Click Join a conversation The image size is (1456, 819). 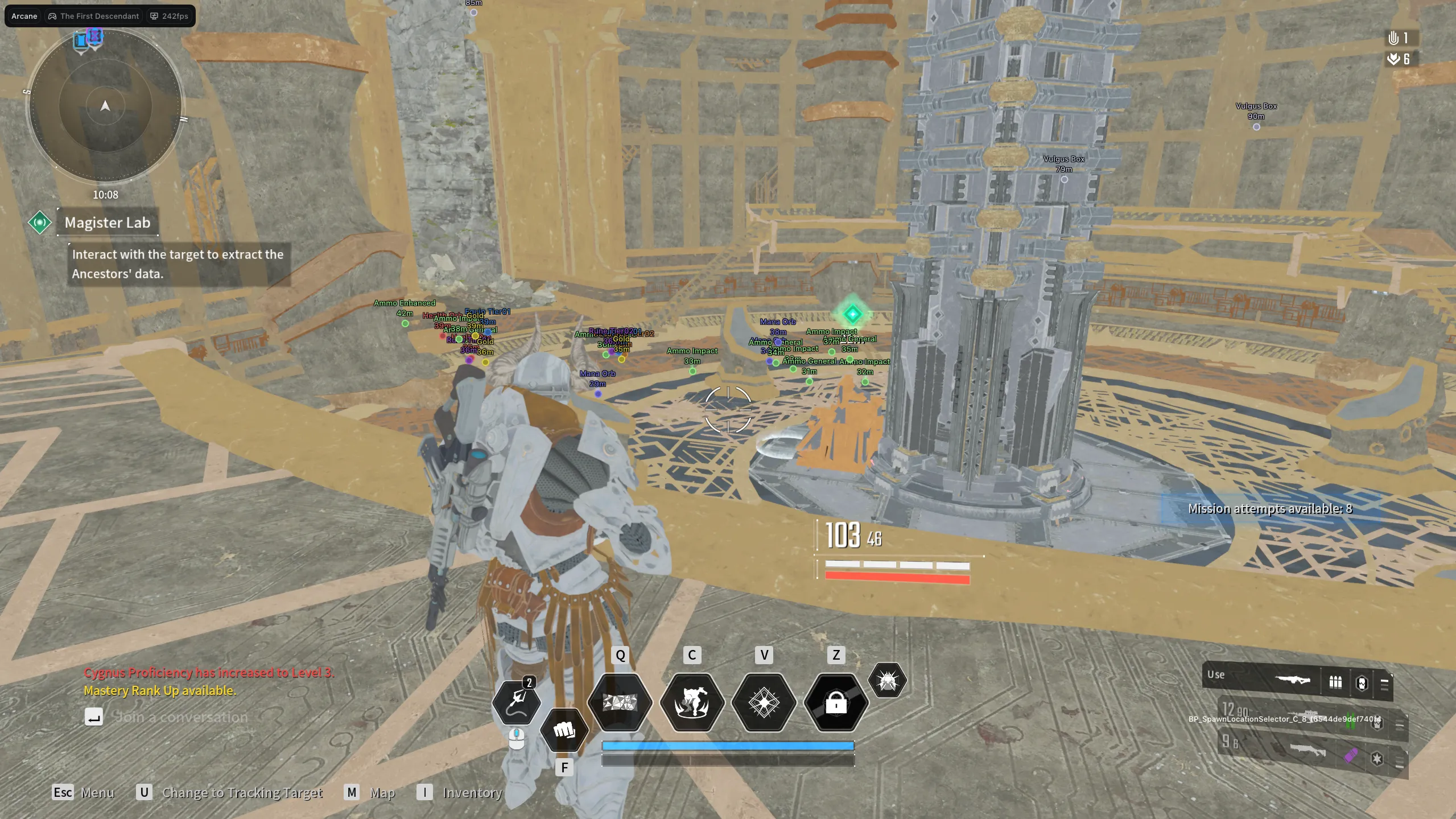tap(181, 718)
